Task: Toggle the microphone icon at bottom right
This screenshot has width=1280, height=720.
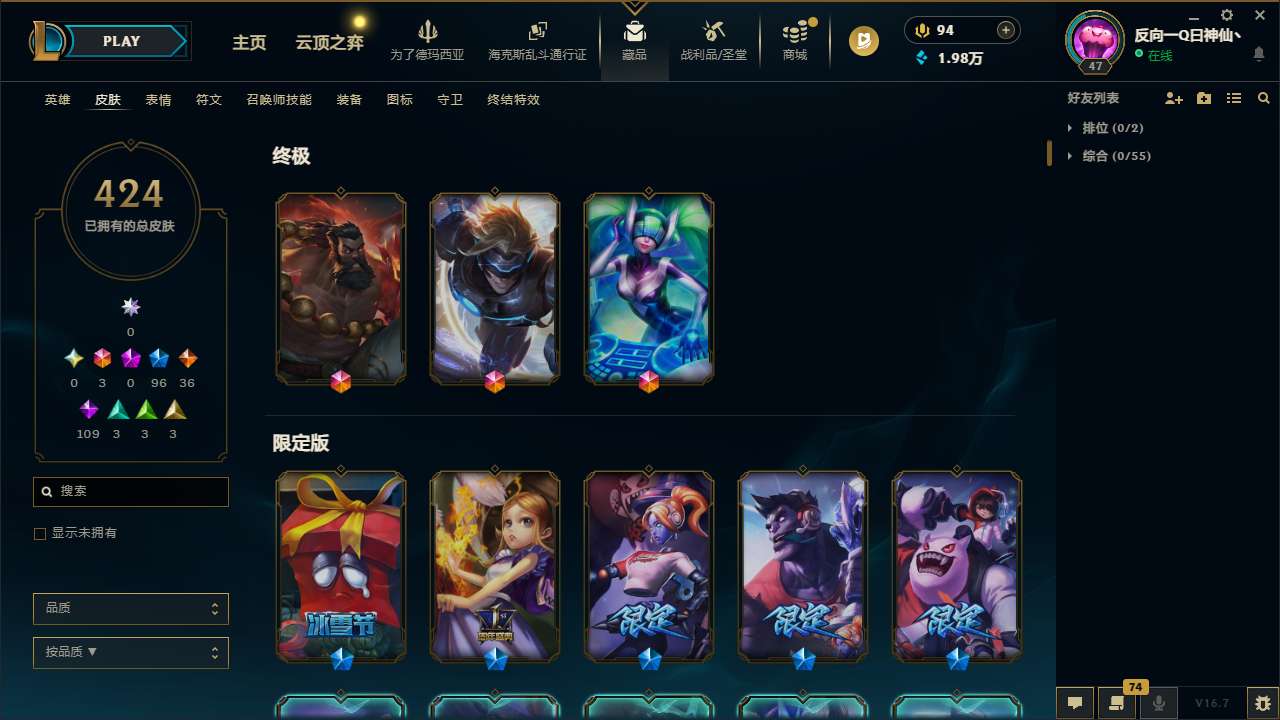Action: [1158, 703]
